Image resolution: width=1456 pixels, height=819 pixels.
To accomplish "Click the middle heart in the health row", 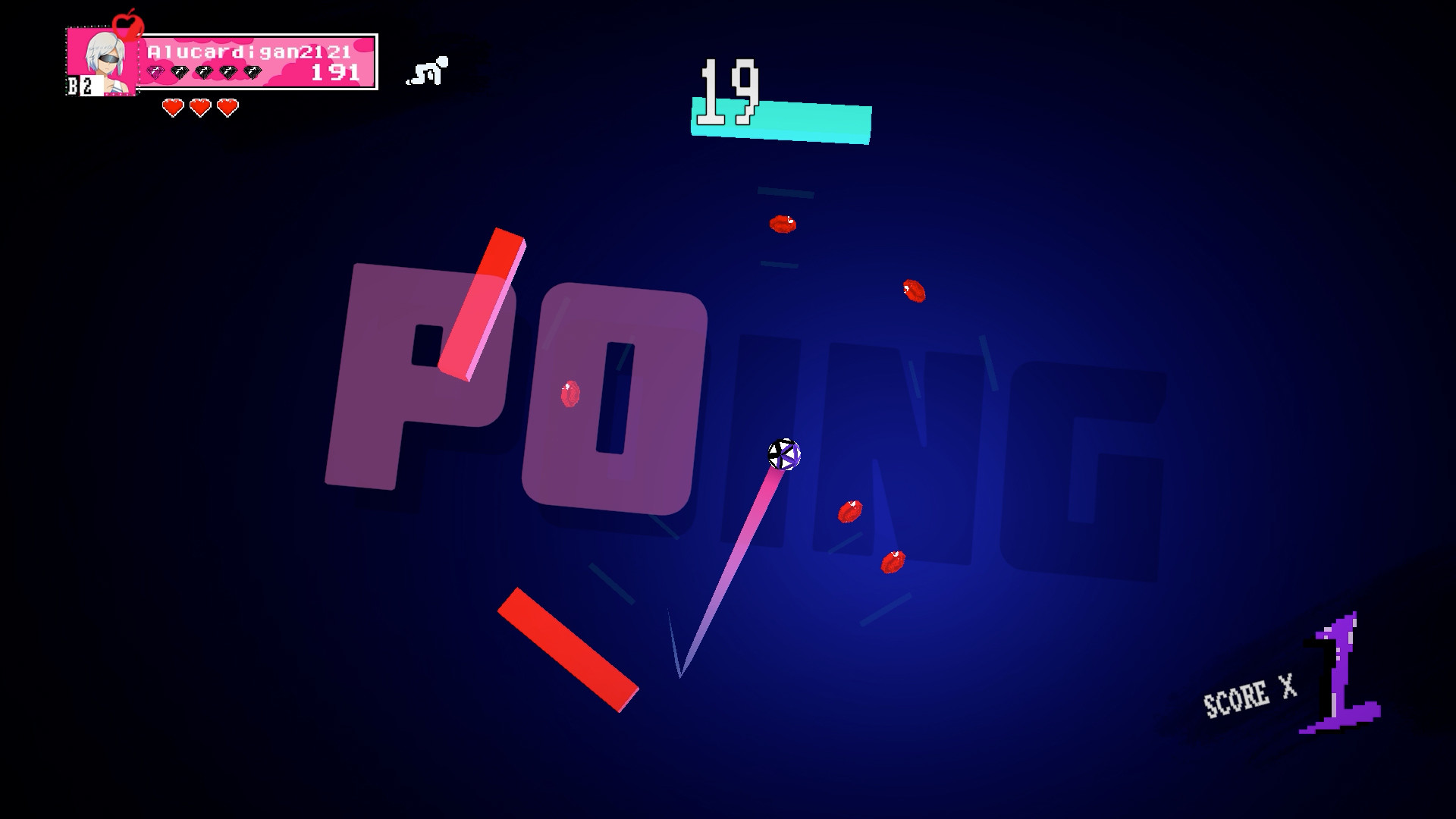I will pyautogui.click(x=199, y=107).
